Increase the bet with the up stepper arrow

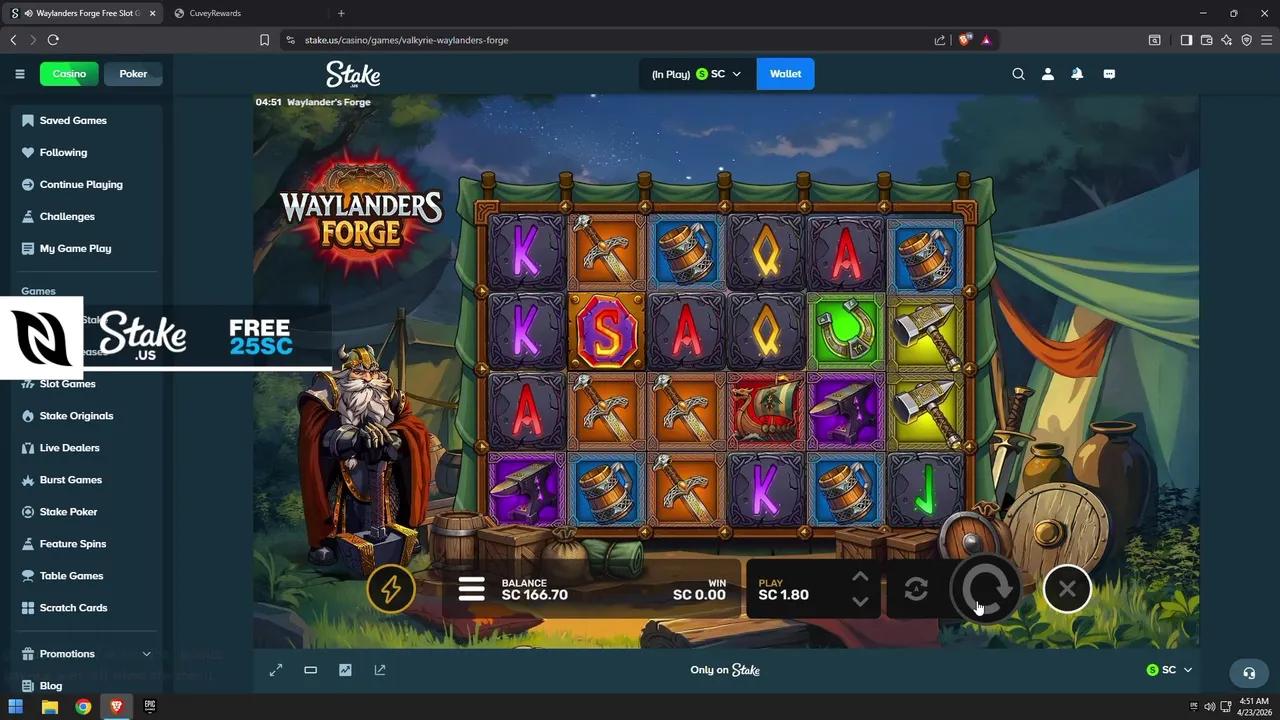coord(860,576)
